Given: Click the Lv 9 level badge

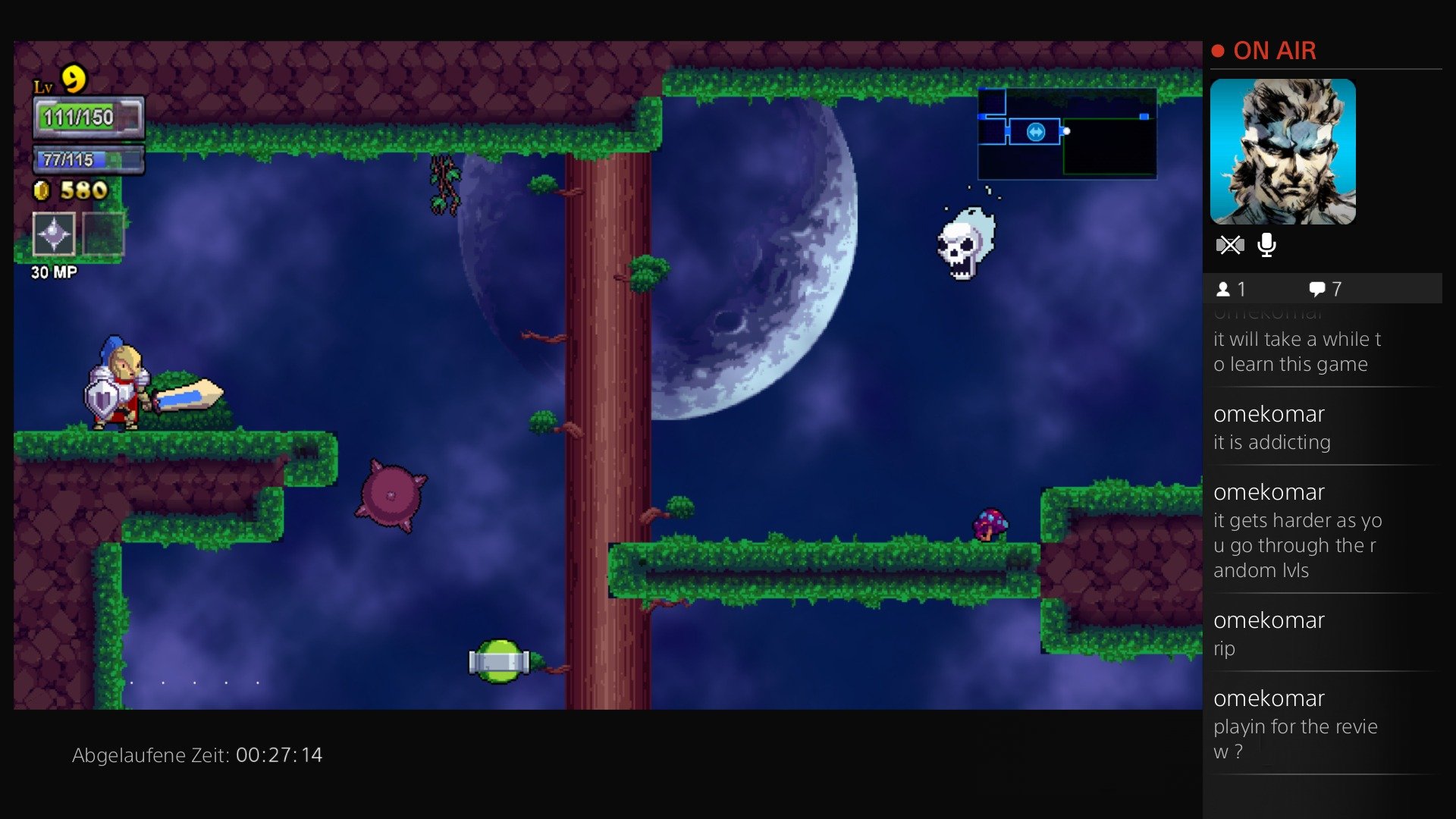Looking at the screenshot, I should 62,80.
